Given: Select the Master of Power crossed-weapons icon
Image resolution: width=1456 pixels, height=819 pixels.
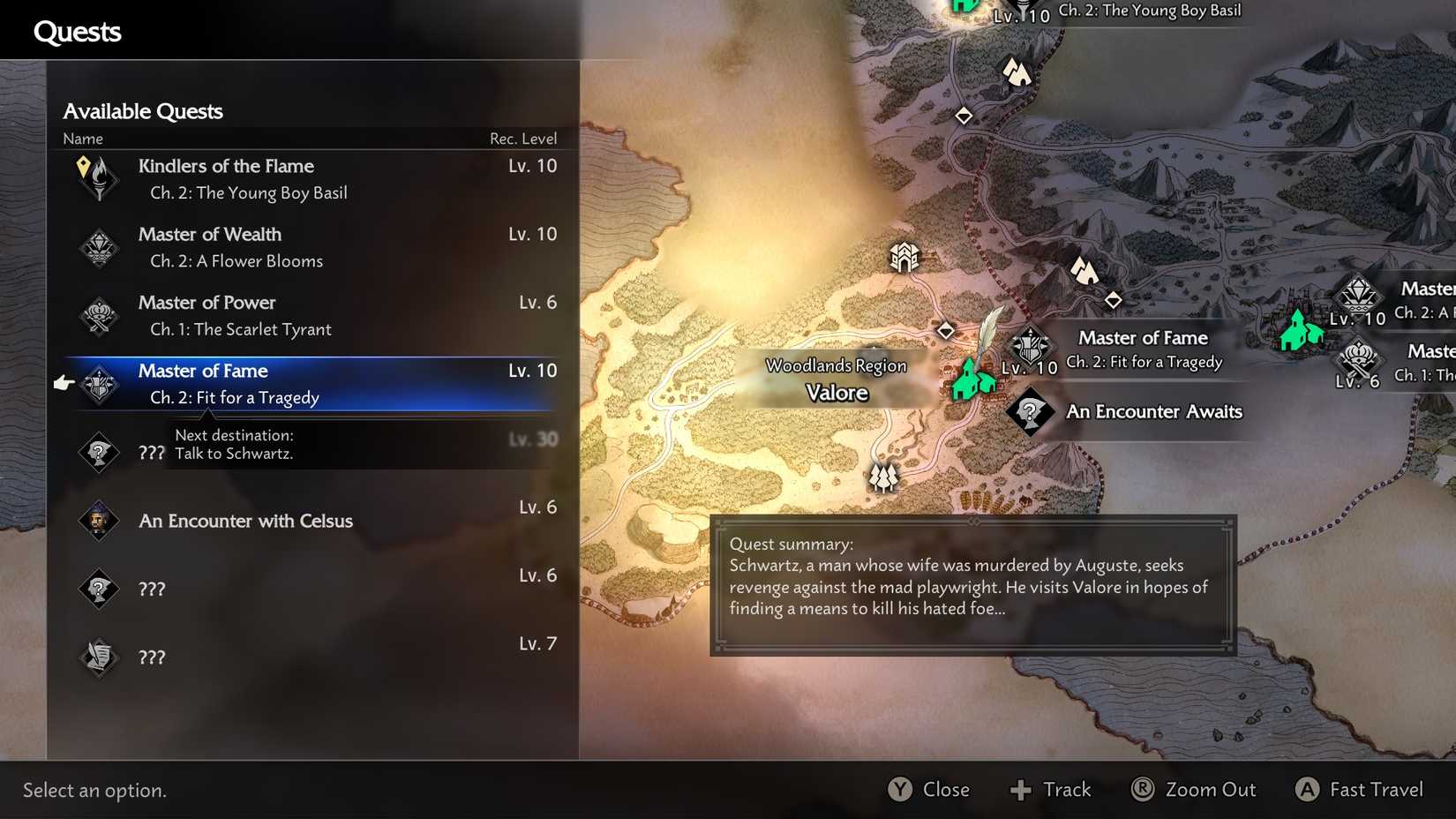Looking at the screenshot, I should click(x=99, y=315).
